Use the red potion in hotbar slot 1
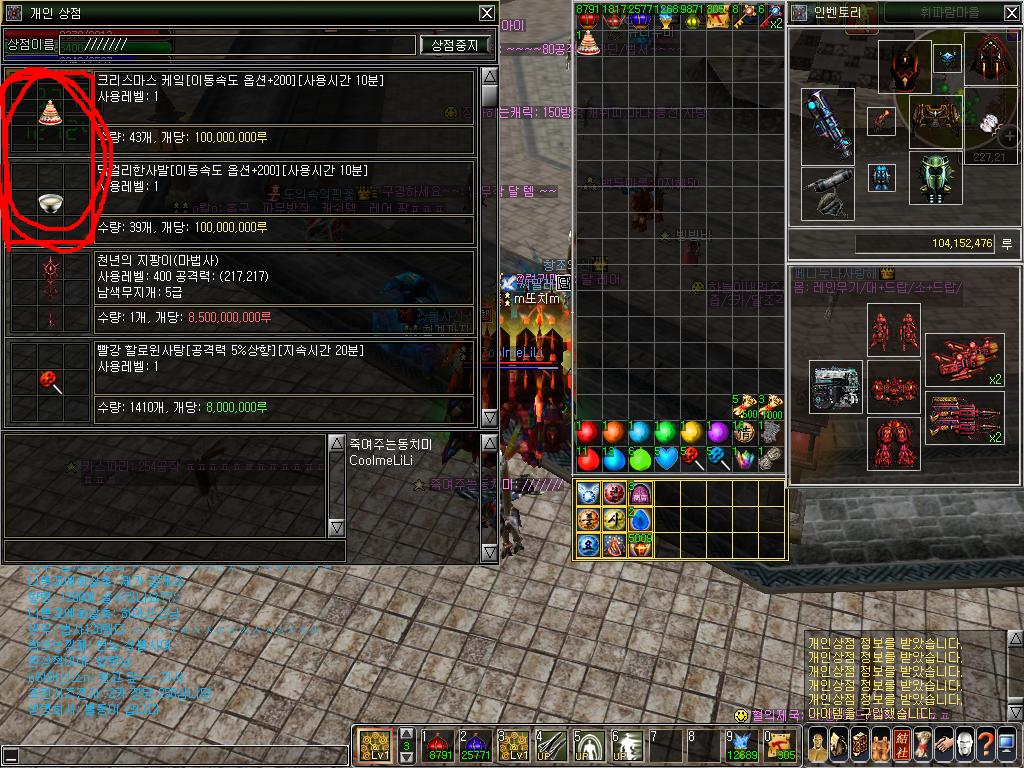The height and width of the screenshot is (768, 1024). 437,747
